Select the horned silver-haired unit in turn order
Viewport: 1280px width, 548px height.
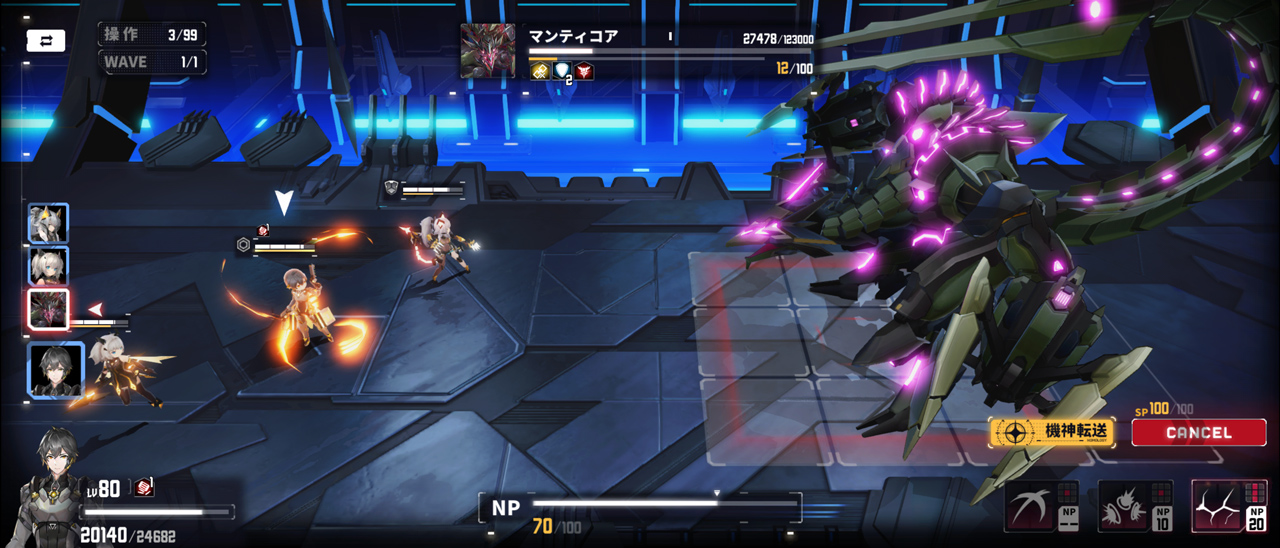(48, 224)
